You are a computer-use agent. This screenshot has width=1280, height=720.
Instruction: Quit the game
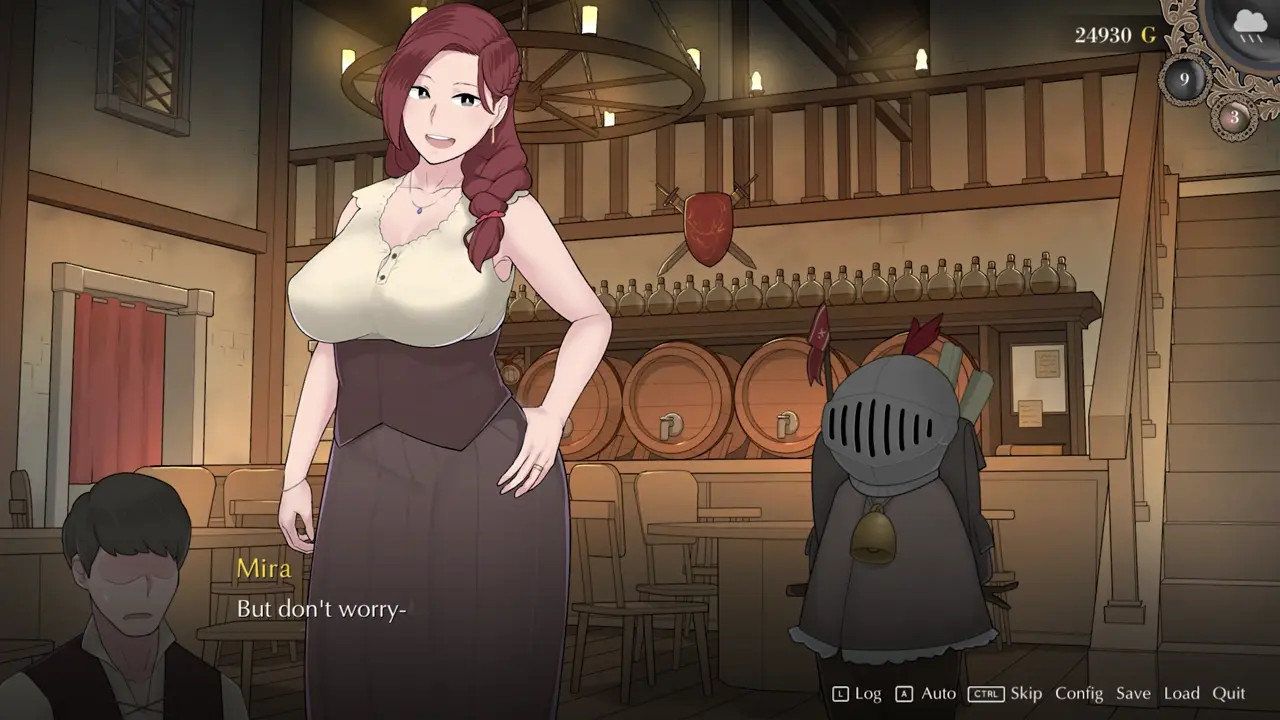click(x=1229, y=693)
